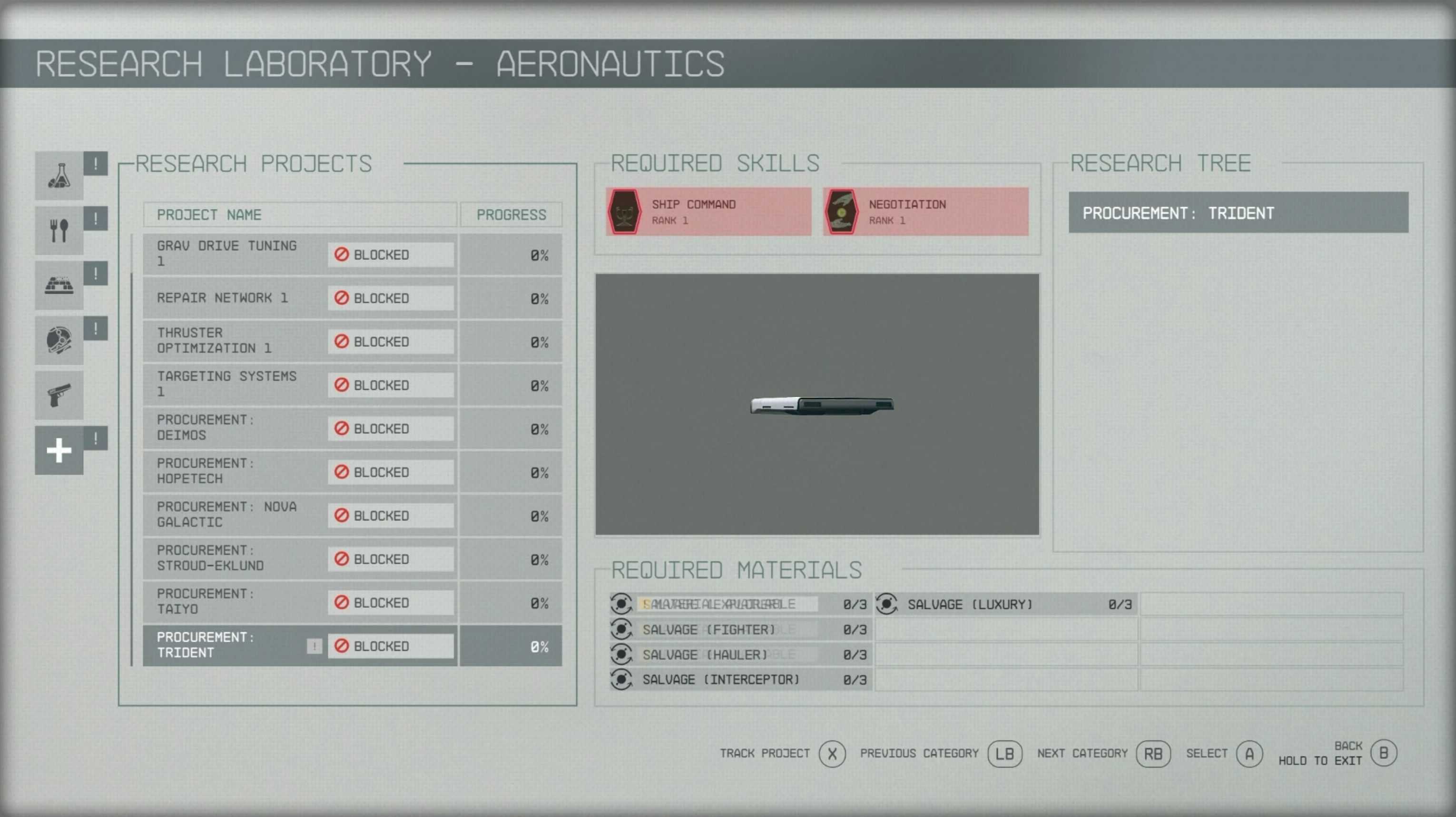The image size is (1456, 817).
Task: Switch to the outpost building category
Action: pos(59,286)
